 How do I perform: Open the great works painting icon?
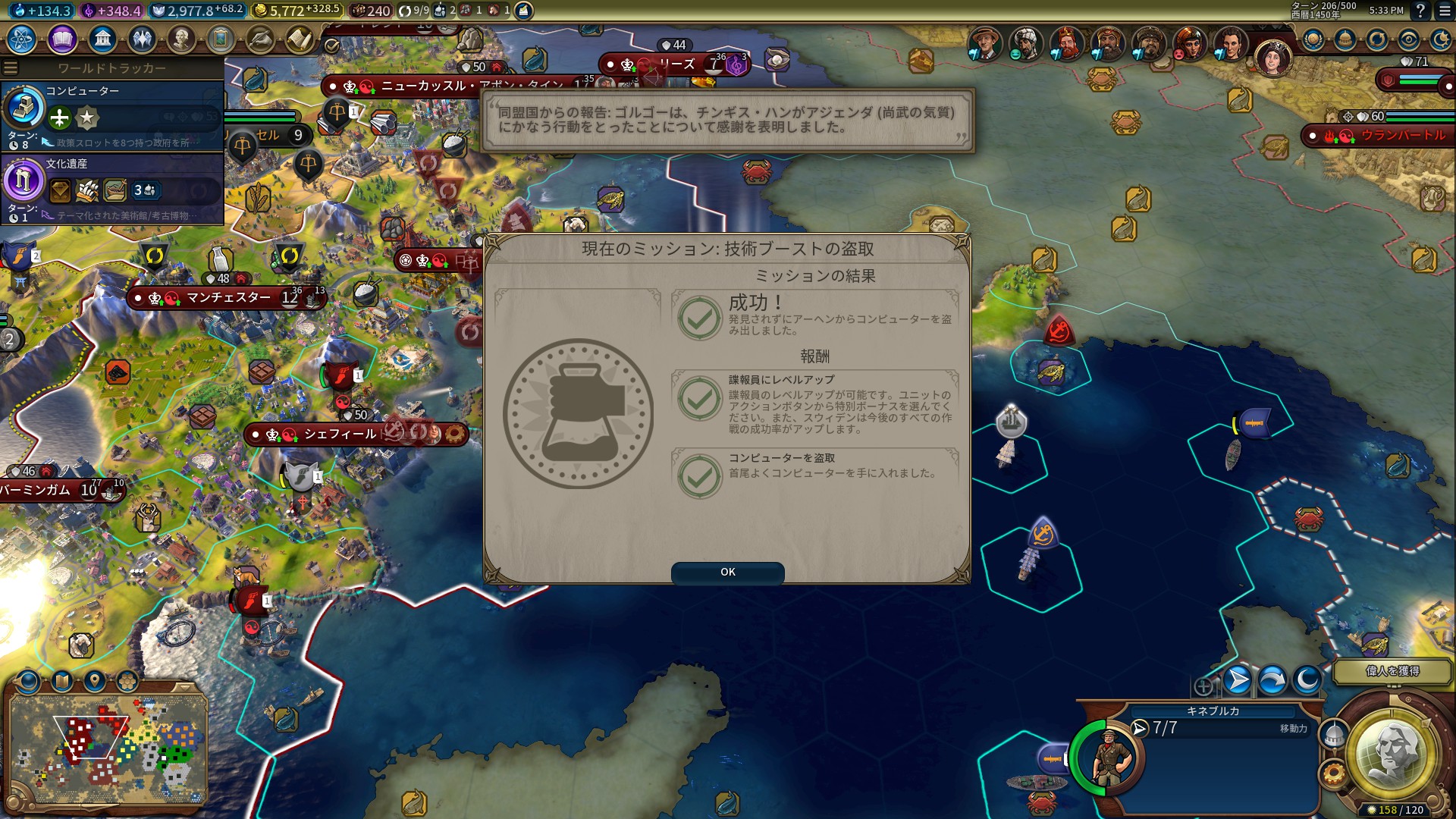(221, 39)
